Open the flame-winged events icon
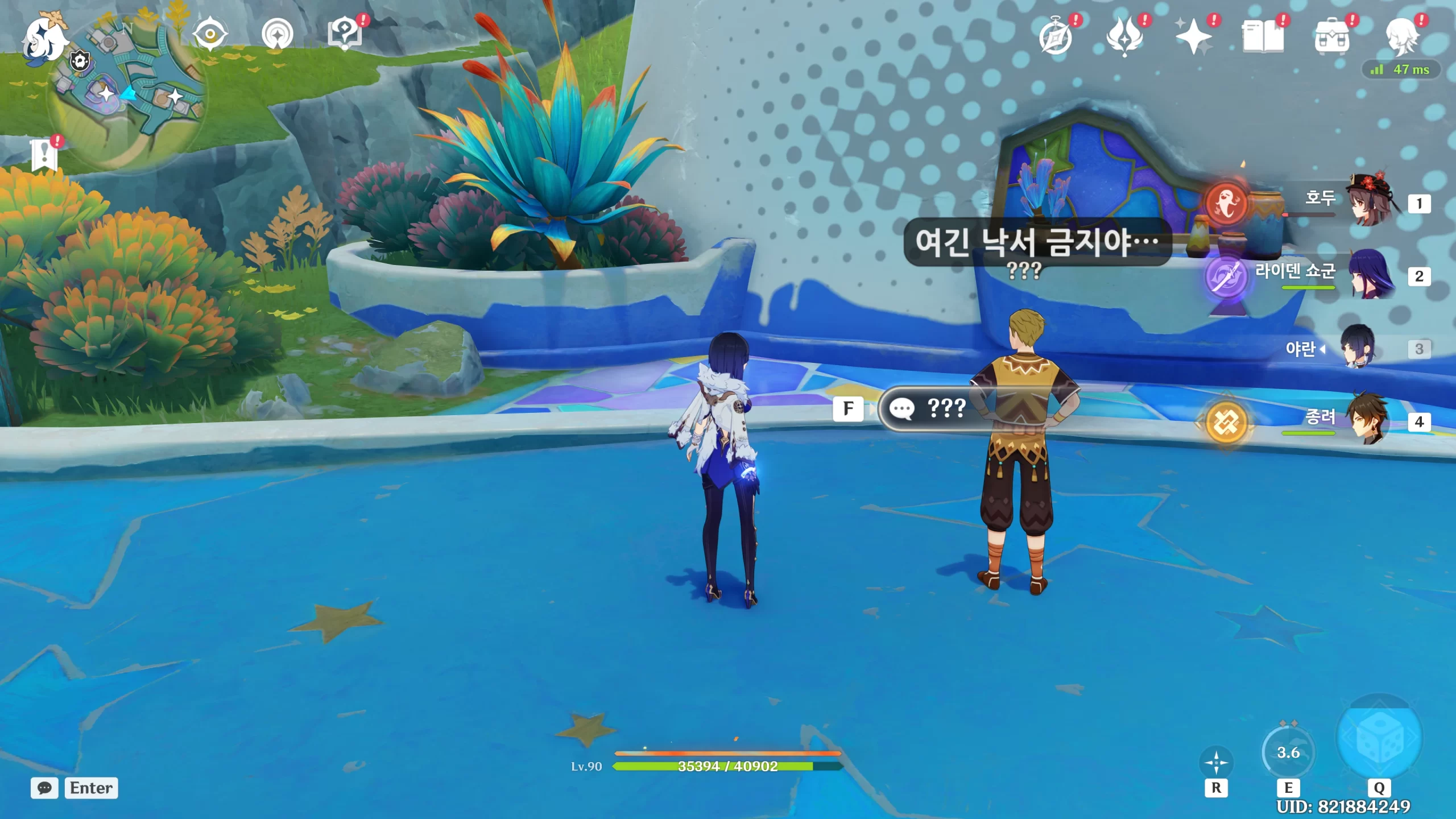The height and width of the screenshot is (819, 1456). [x=1124, y=37]
